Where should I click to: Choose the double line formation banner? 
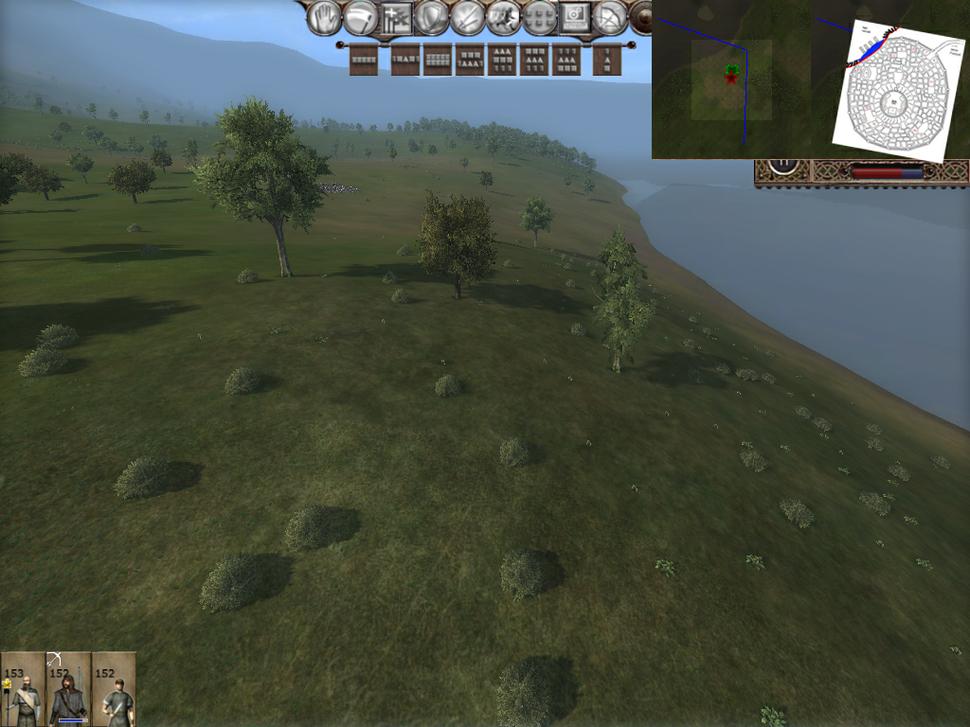[436, 60]
